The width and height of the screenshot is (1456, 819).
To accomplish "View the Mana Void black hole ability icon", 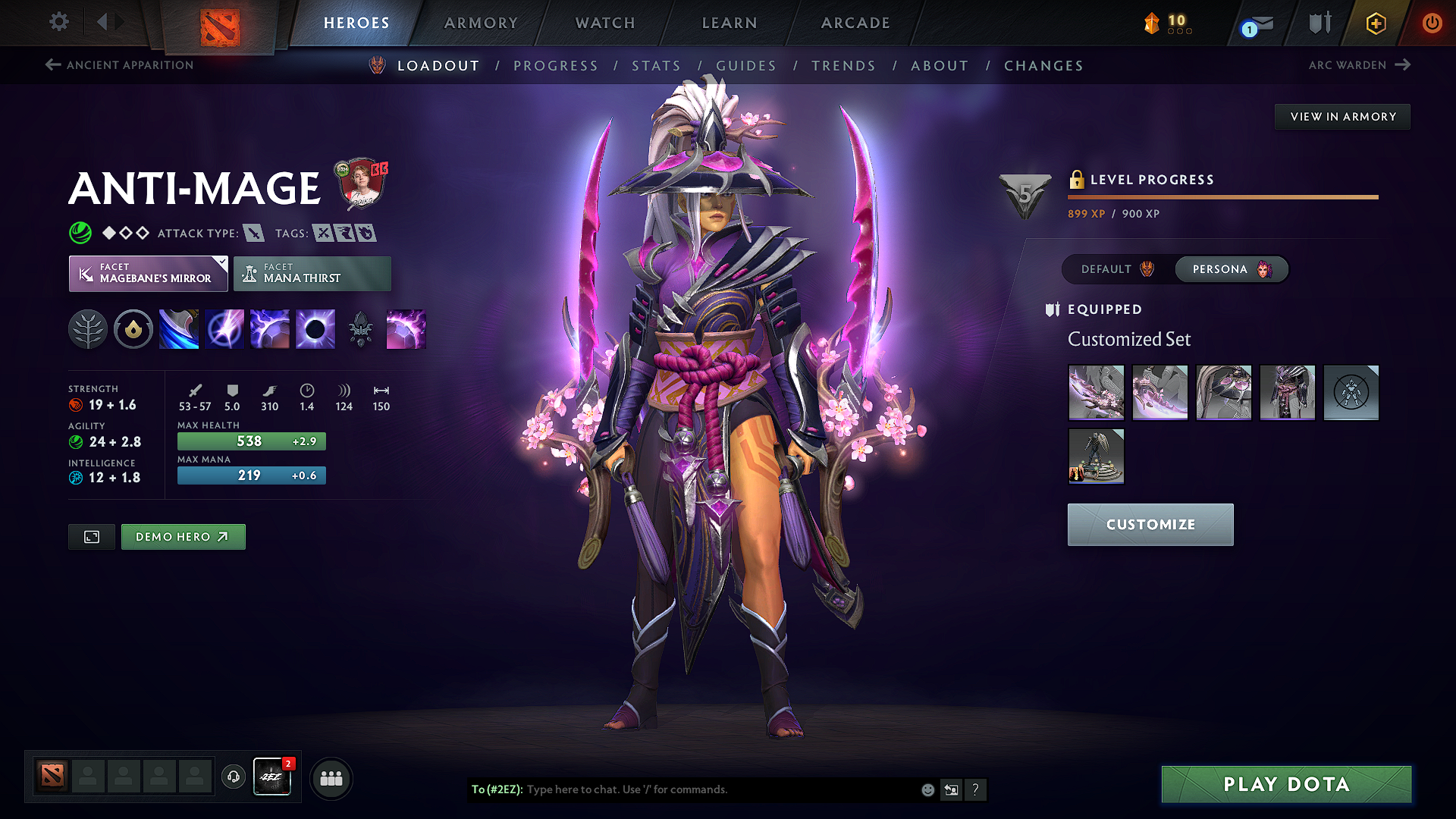I will [x=315, y=328].
